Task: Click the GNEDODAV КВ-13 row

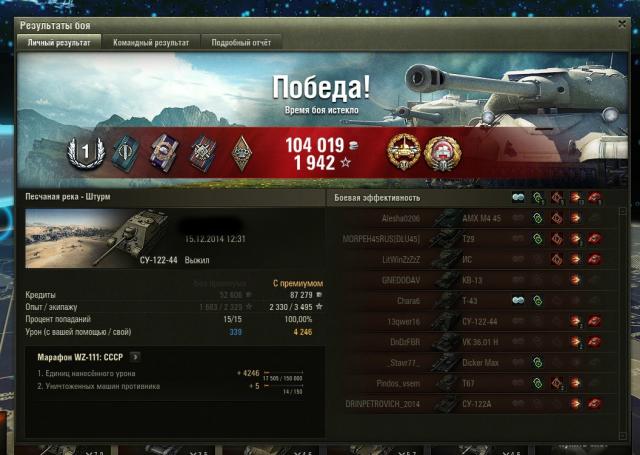Action: [x=470, y=280]
